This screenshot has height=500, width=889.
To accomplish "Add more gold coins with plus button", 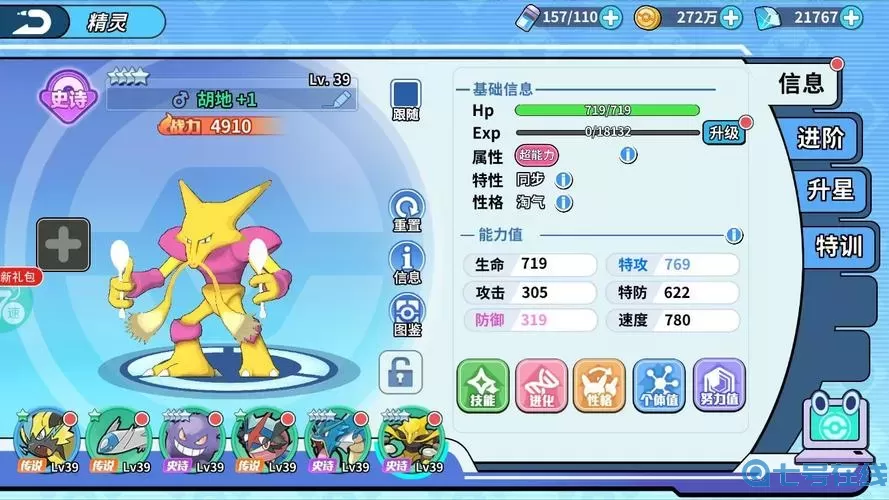I will 731,17.
